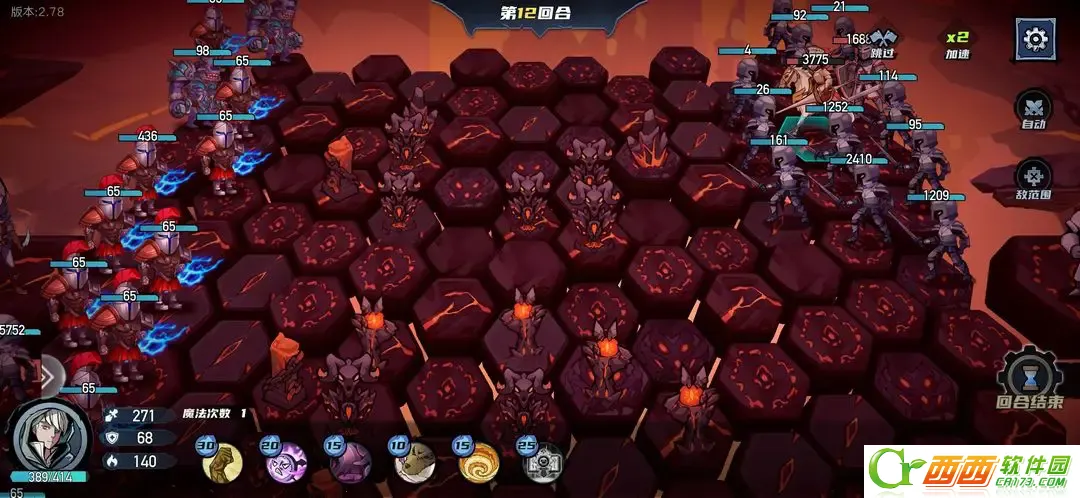This screenshot has width=1080, height=498.
Task: Open the settings gear menu
Action: pyautogui.click(x=1036, y=40)
